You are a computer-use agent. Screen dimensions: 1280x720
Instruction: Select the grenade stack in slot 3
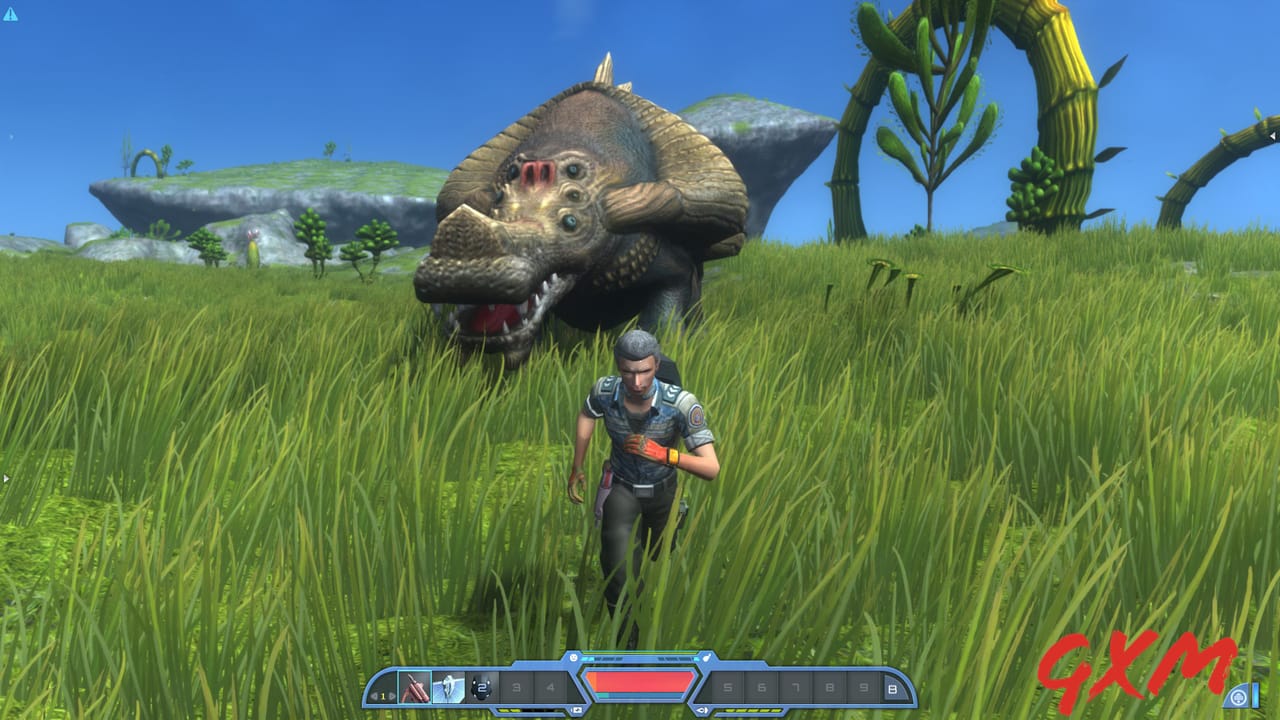(482, 686)
